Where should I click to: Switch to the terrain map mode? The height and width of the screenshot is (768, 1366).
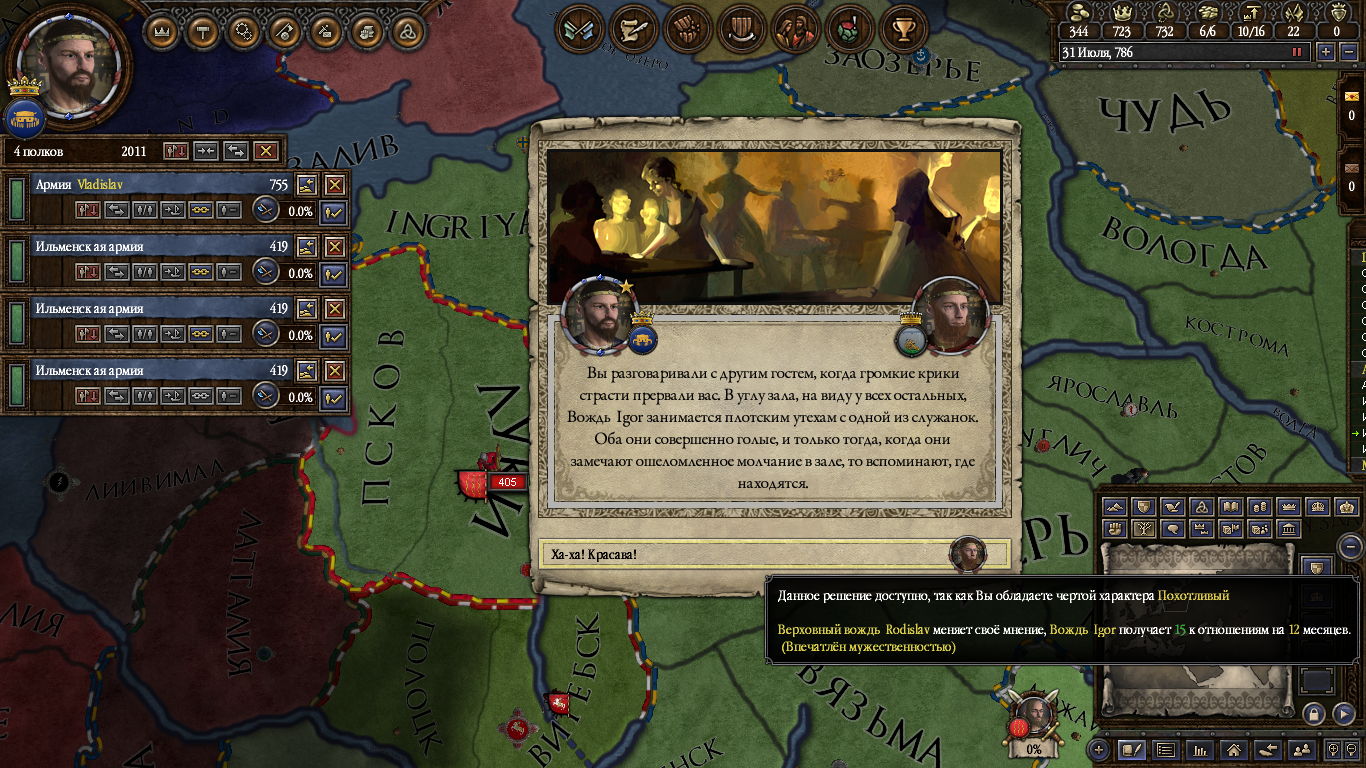point(1115,507)
